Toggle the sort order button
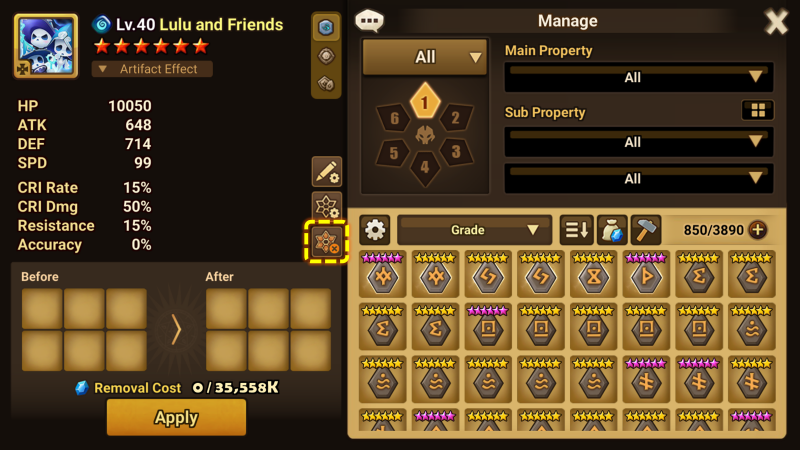The width and height of the screenshot is (800, 450). click(x=576, y=230)
